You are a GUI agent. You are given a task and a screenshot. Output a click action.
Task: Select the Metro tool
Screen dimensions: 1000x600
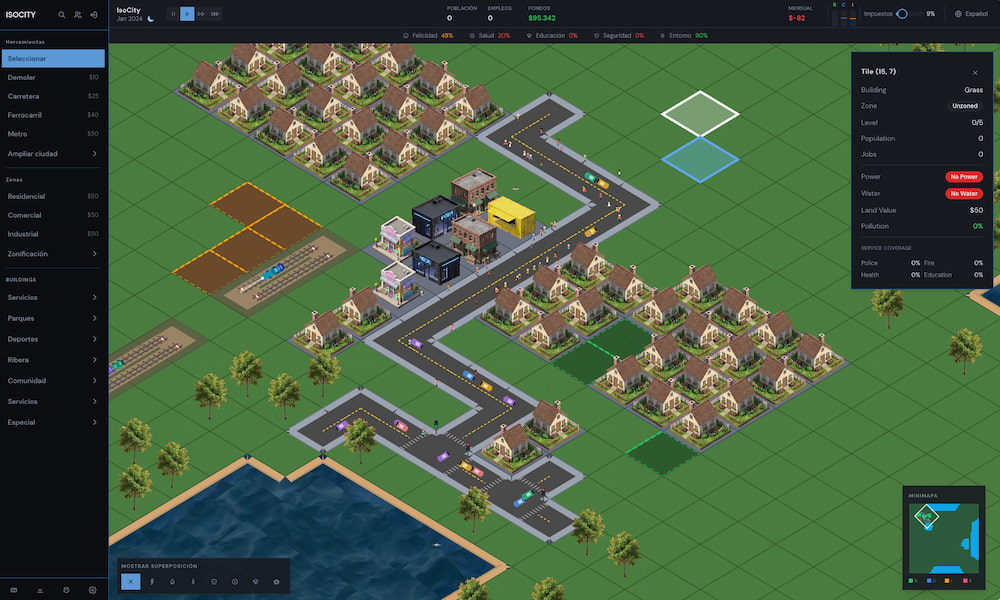click(x=53, y=133)
